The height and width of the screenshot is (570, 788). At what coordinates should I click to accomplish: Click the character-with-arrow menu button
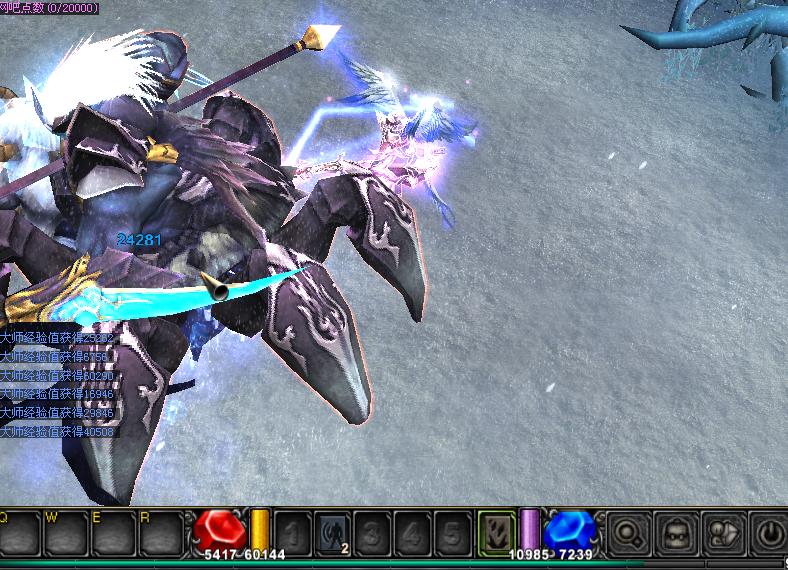723,531
